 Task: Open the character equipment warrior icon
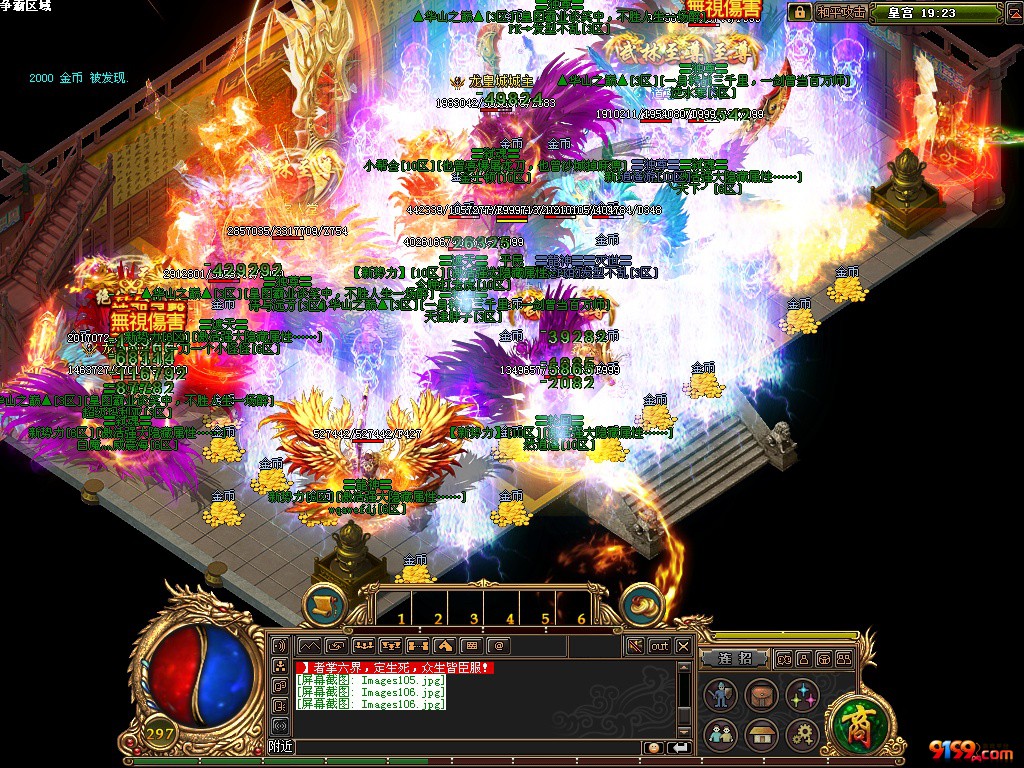(x=721, y=695)
